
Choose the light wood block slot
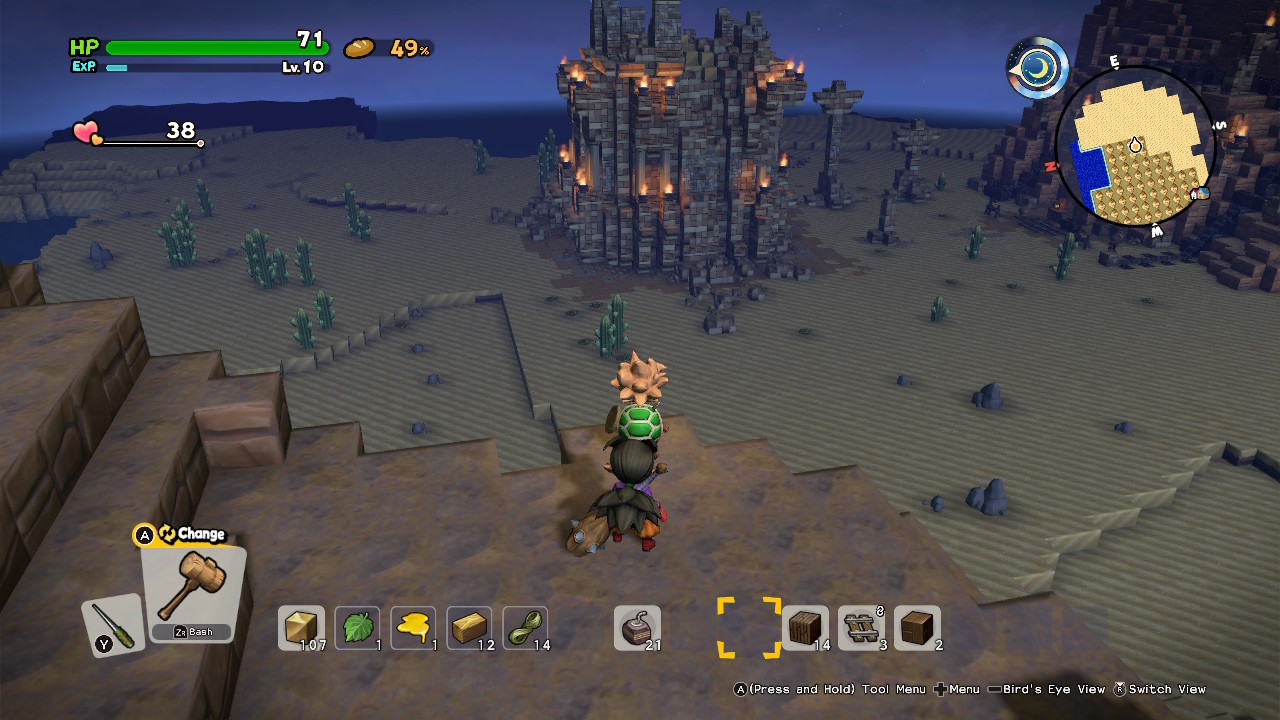469,628
